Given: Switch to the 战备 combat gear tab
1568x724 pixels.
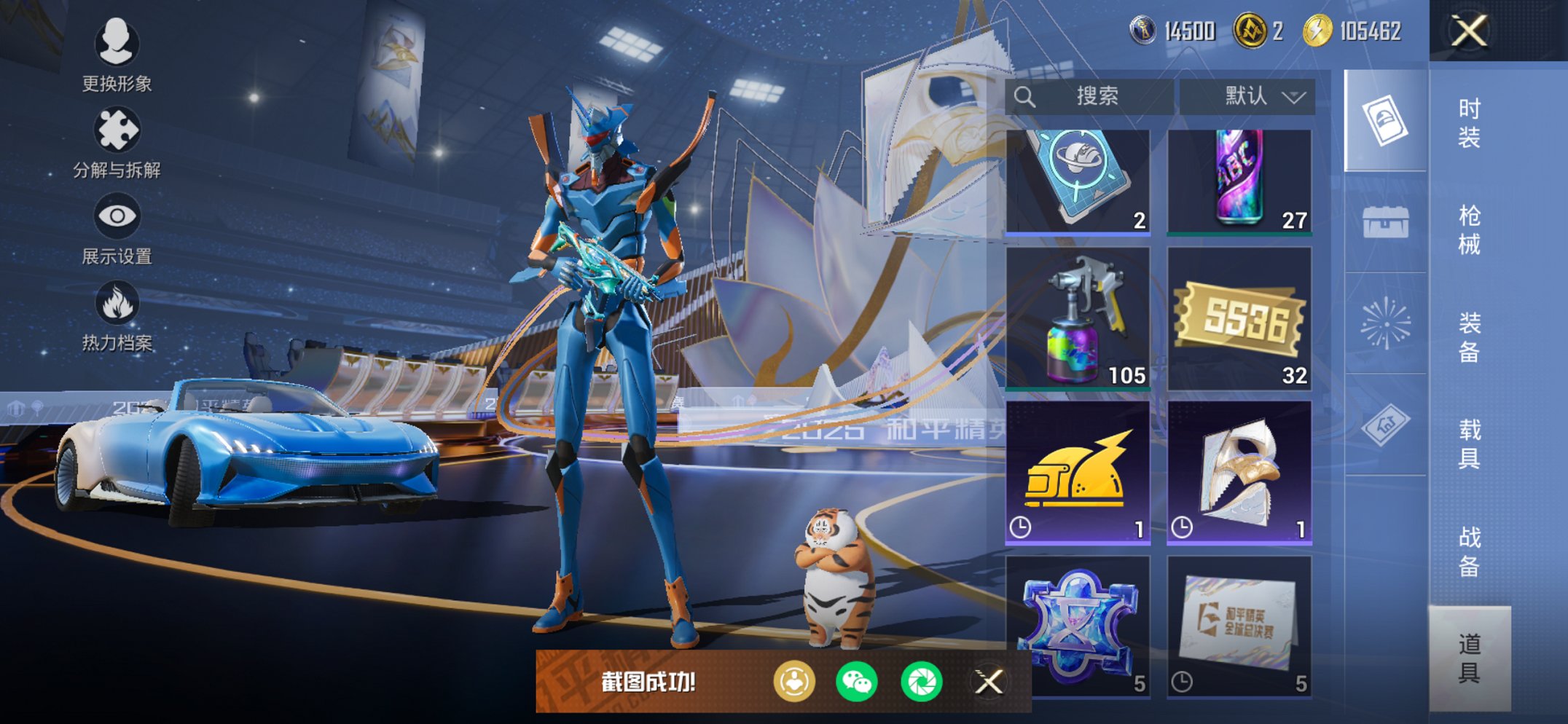Looking at the screenshot, I should tap(1469, 551).
